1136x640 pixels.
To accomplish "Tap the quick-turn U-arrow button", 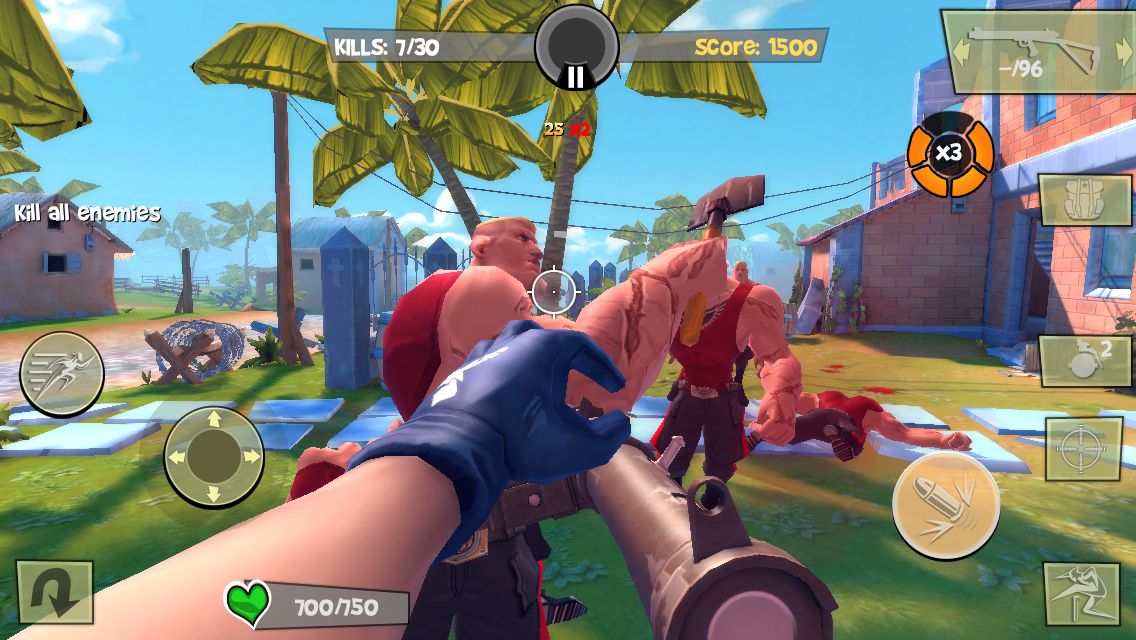I will pos(54,592).
